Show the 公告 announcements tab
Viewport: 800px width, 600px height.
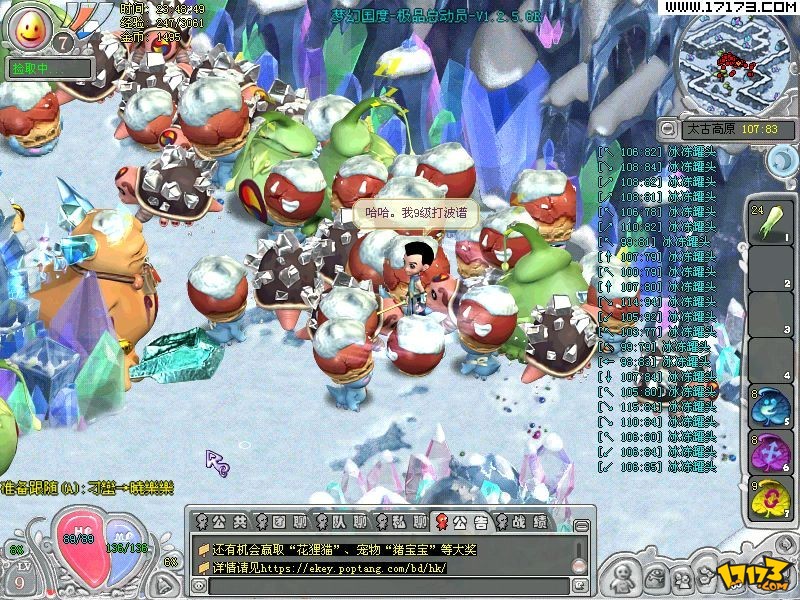(x=464, y=521)
